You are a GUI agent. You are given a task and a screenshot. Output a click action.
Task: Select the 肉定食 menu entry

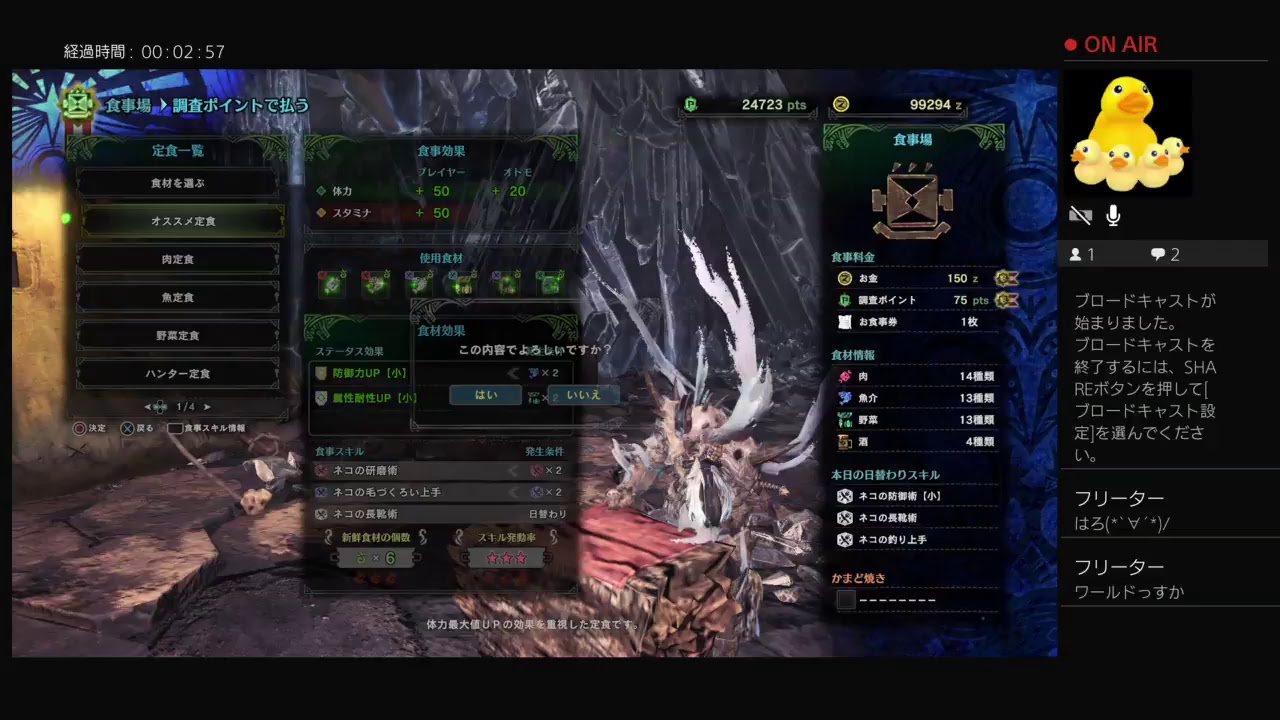pos(177,259)
